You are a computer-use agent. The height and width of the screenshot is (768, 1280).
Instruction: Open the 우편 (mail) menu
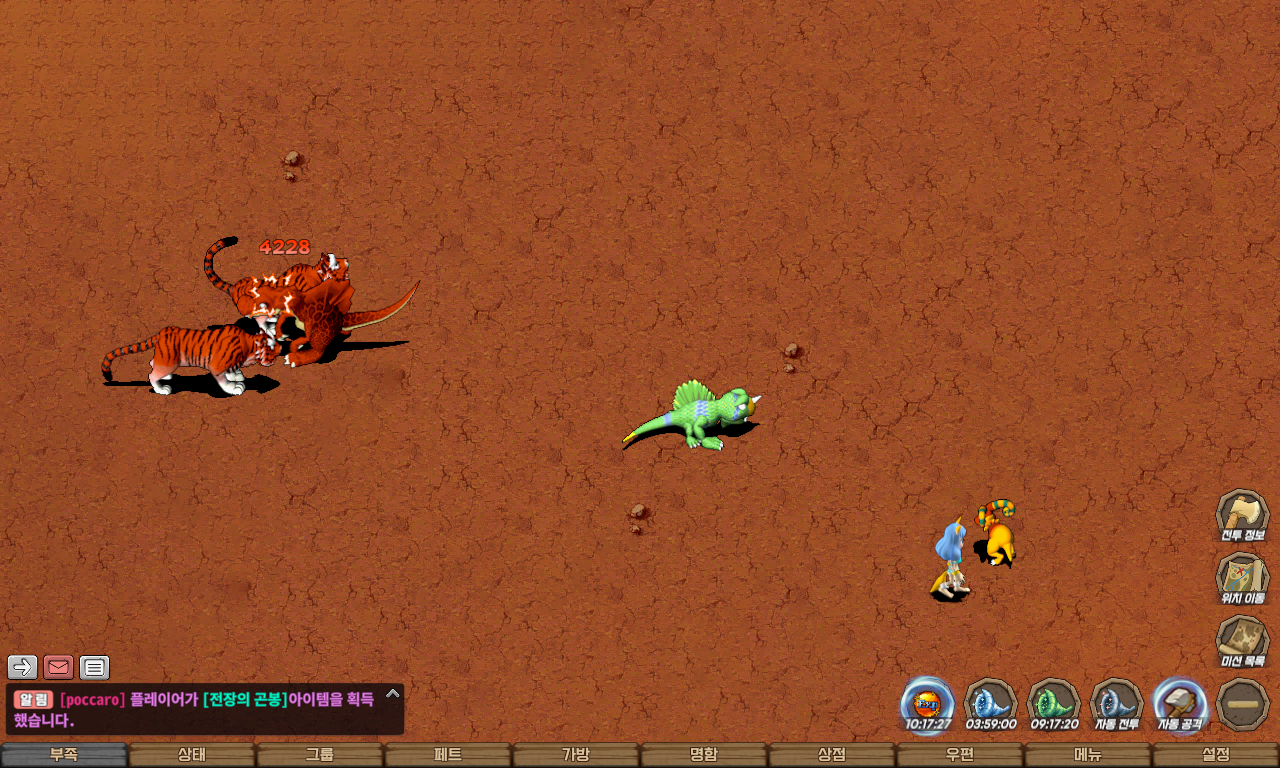coord(960,755)
